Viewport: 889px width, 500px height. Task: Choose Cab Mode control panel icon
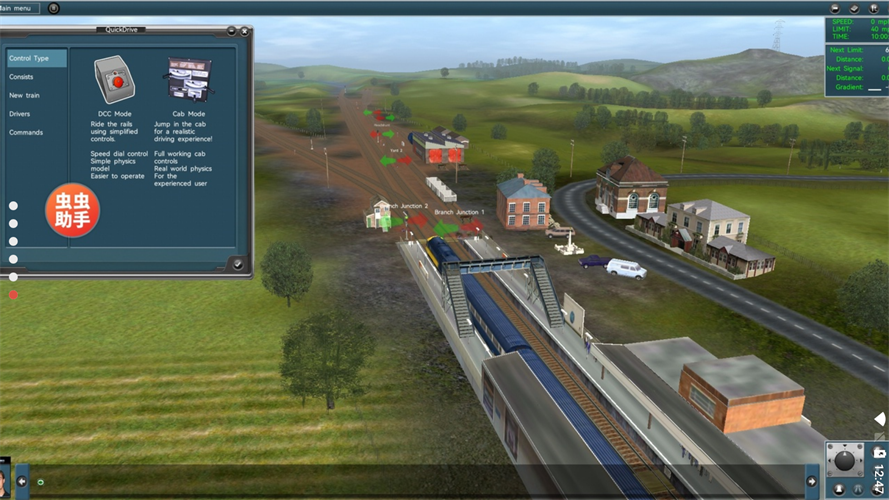[188, 78]
